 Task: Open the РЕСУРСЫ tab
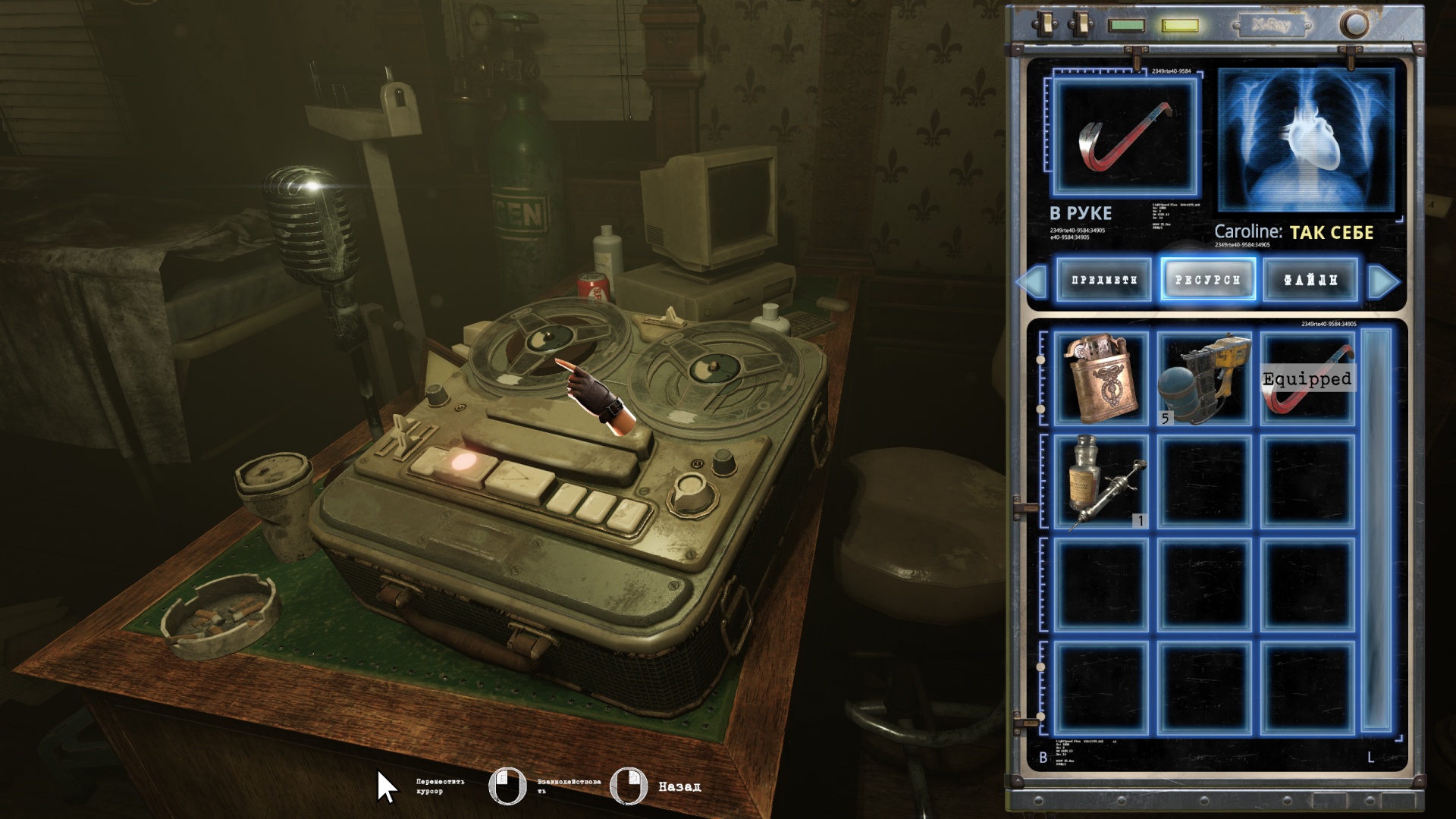click(x=1207, y=280)
